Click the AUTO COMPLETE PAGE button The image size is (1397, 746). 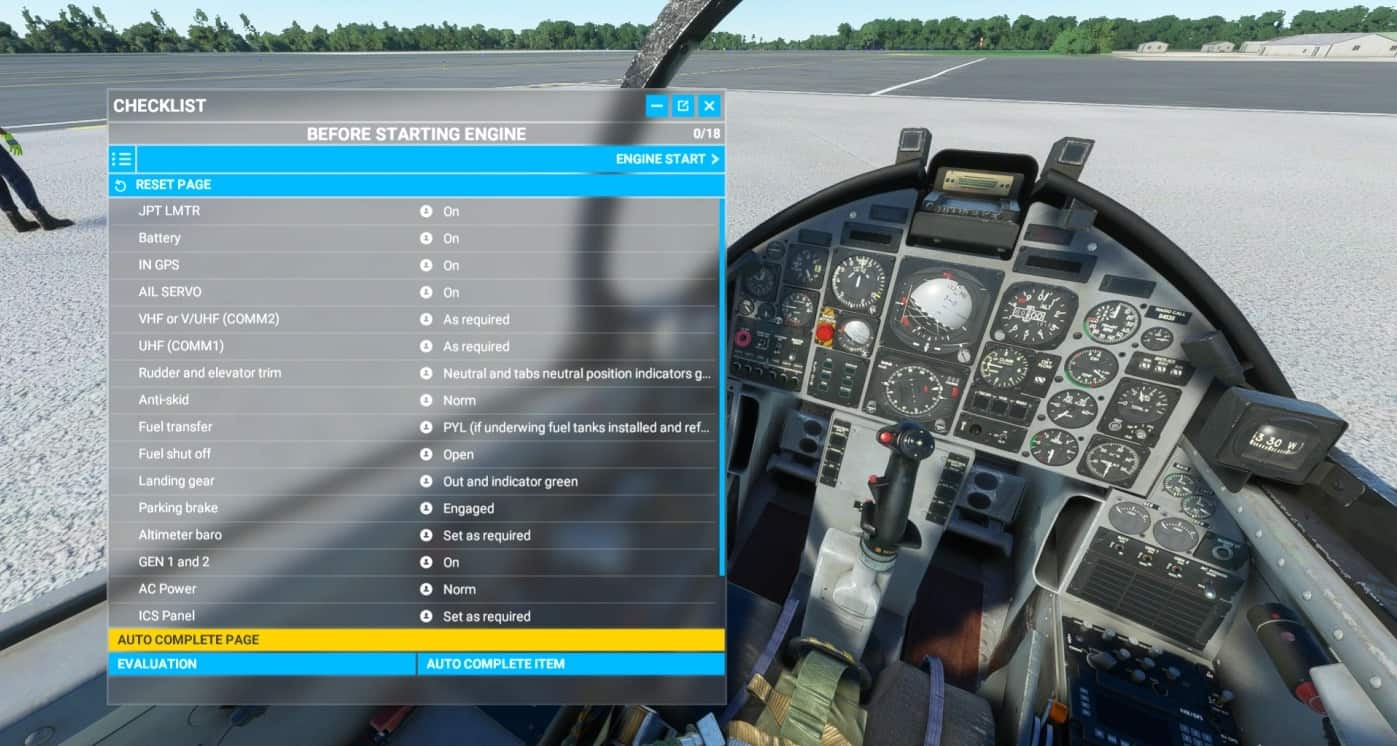click(x=417, y=639)
